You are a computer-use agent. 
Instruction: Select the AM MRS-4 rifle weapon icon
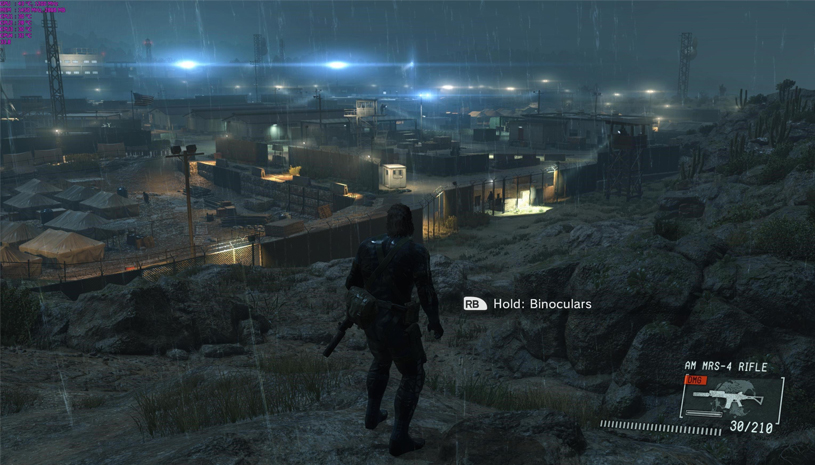(728, 397)
